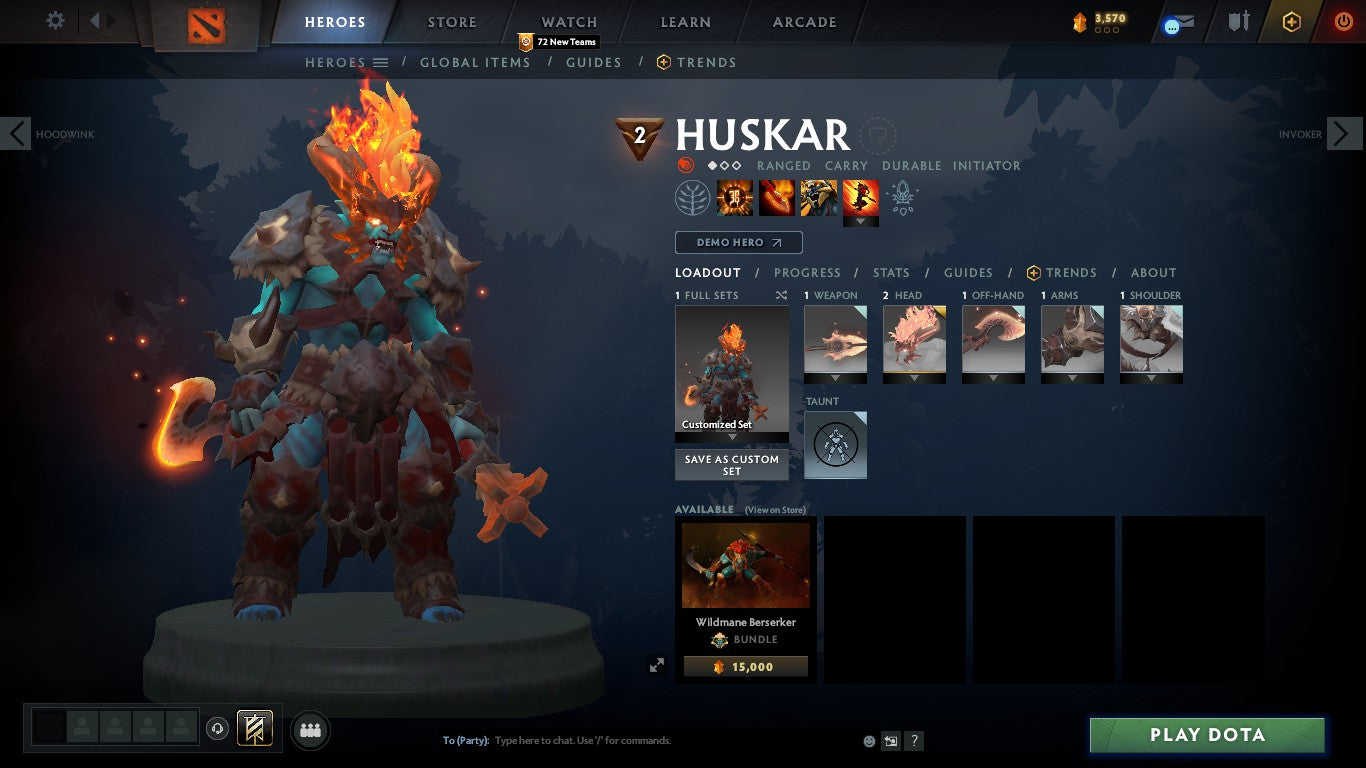
Task: Open View on Store link
Action: pyautogui.click(x=775, y=510)
